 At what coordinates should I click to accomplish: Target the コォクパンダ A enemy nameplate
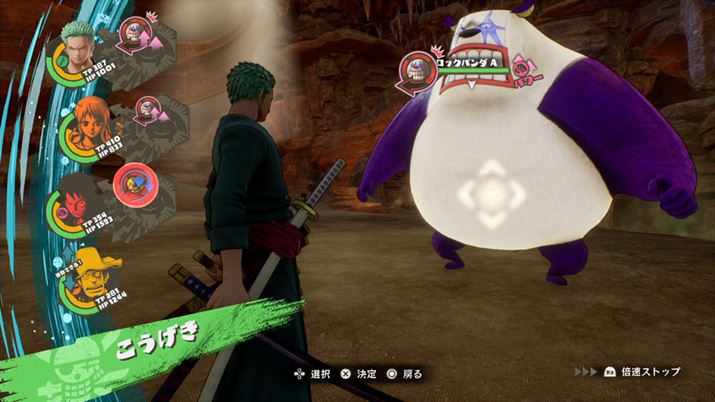[470, 64]
